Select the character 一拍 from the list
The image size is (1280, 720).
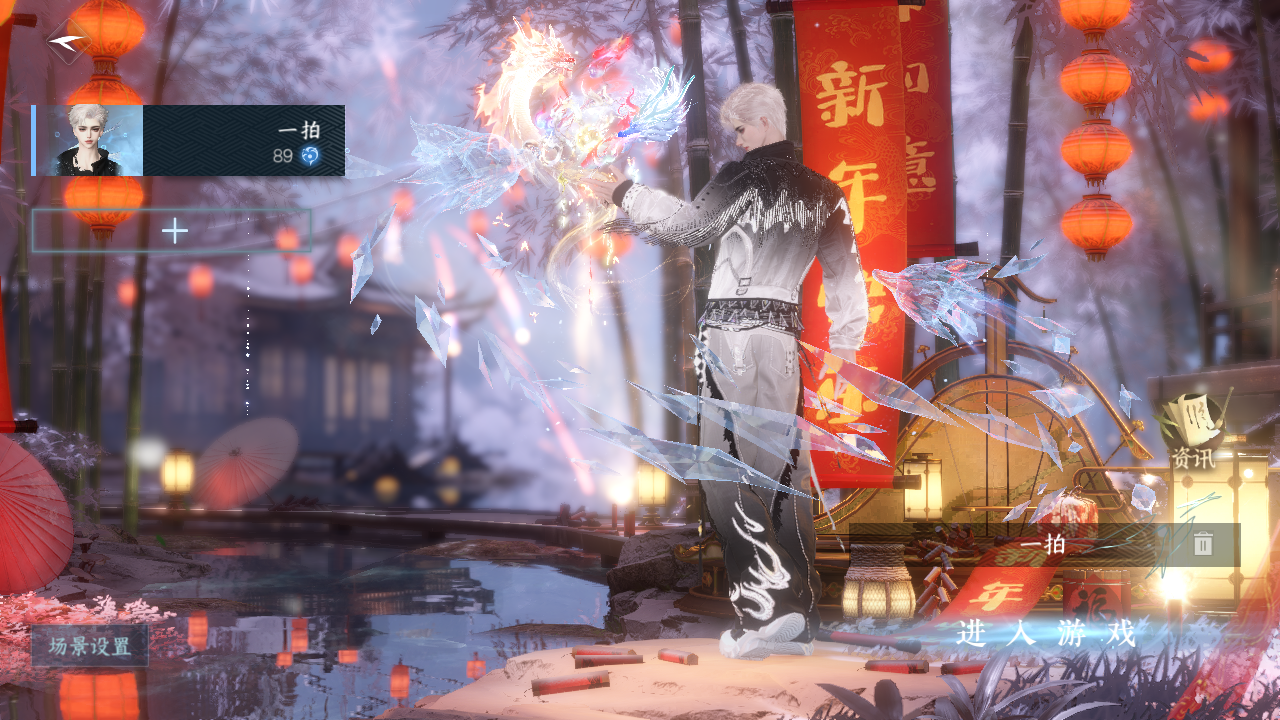189,140
